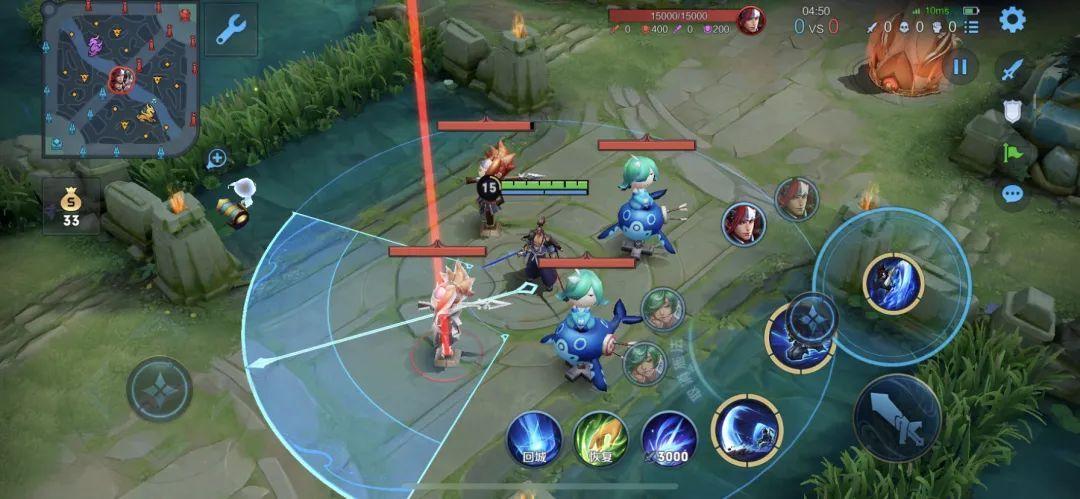The width and height of the screenshot is (1080, 499).
Task: Tap the minimap
Action: tap(120, 78)
